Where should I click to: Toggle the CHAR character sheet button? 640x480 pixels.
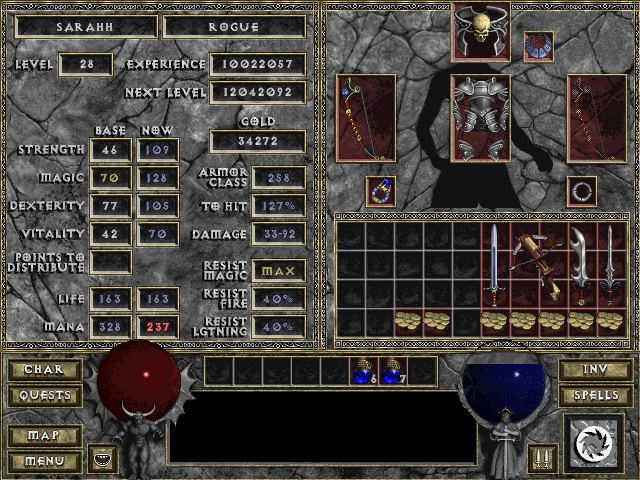coord(45,370)
